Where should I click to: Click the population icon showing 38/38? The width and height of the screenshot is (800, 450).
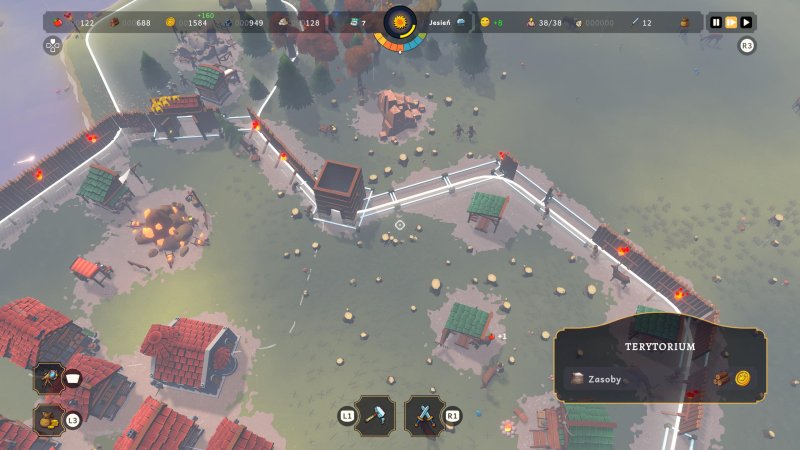[530, 22]
